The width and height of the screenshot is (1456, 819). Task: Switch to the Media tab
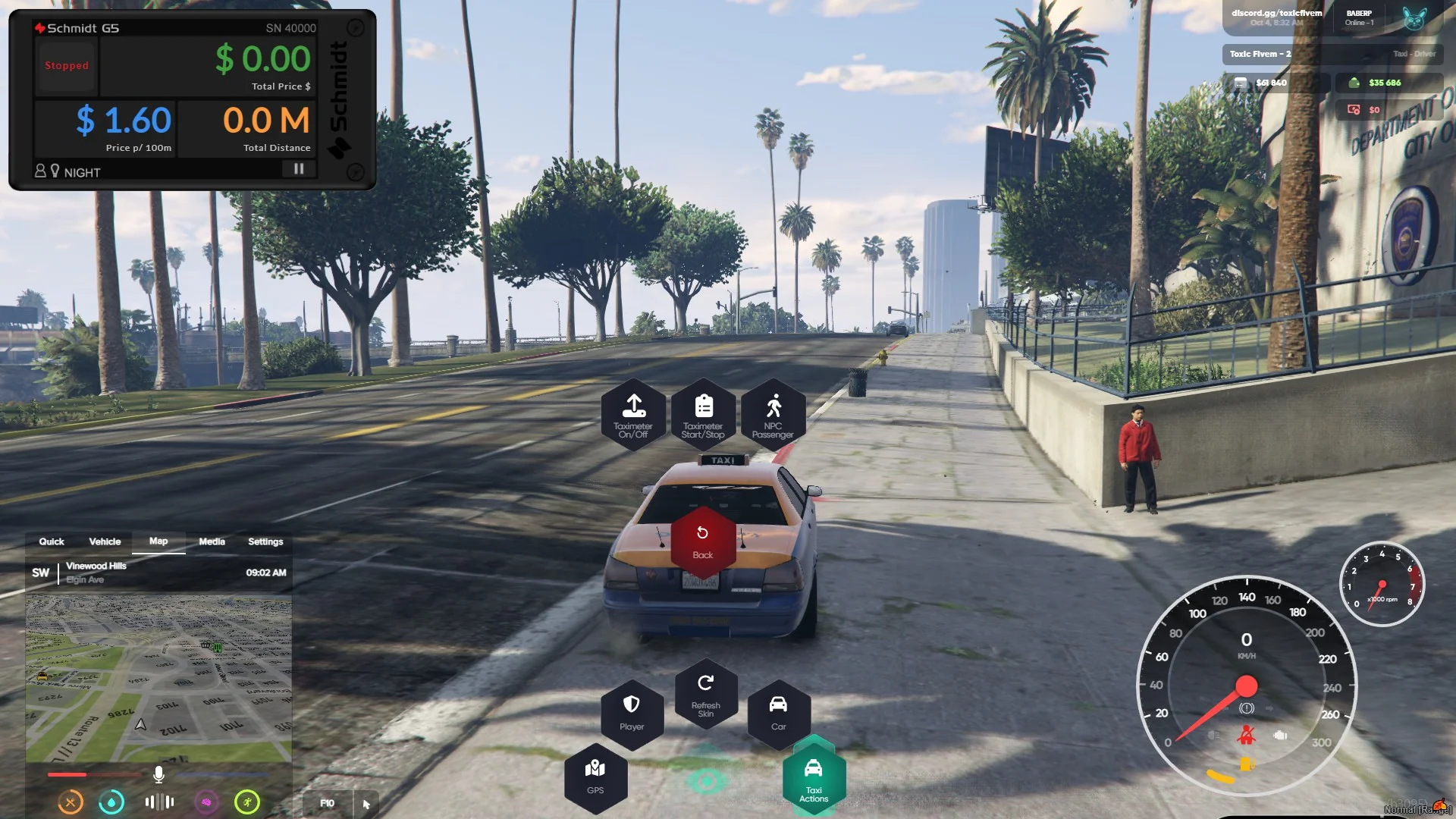click(212, 541)
